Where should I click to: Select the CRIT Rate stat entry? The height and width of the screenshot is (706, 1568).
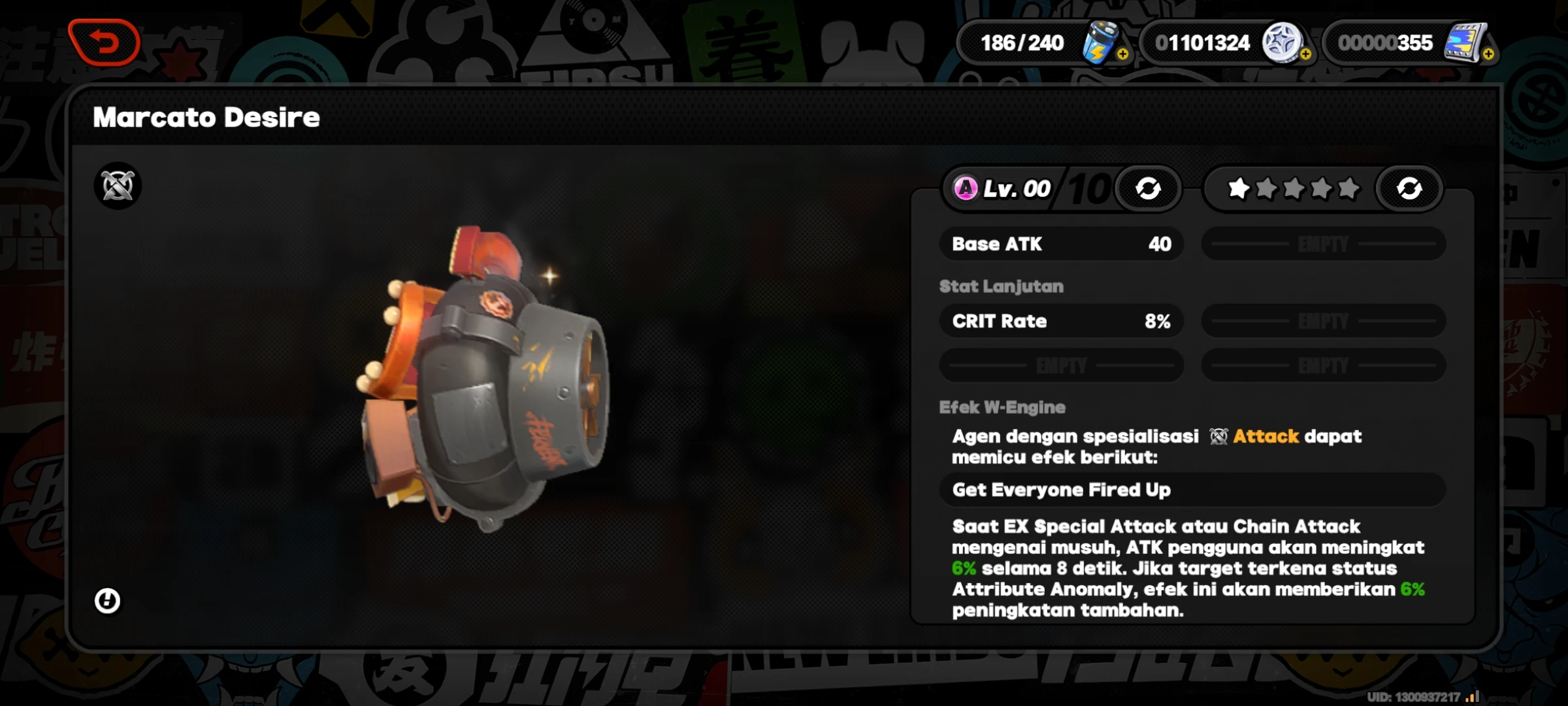click(1061, 321)
